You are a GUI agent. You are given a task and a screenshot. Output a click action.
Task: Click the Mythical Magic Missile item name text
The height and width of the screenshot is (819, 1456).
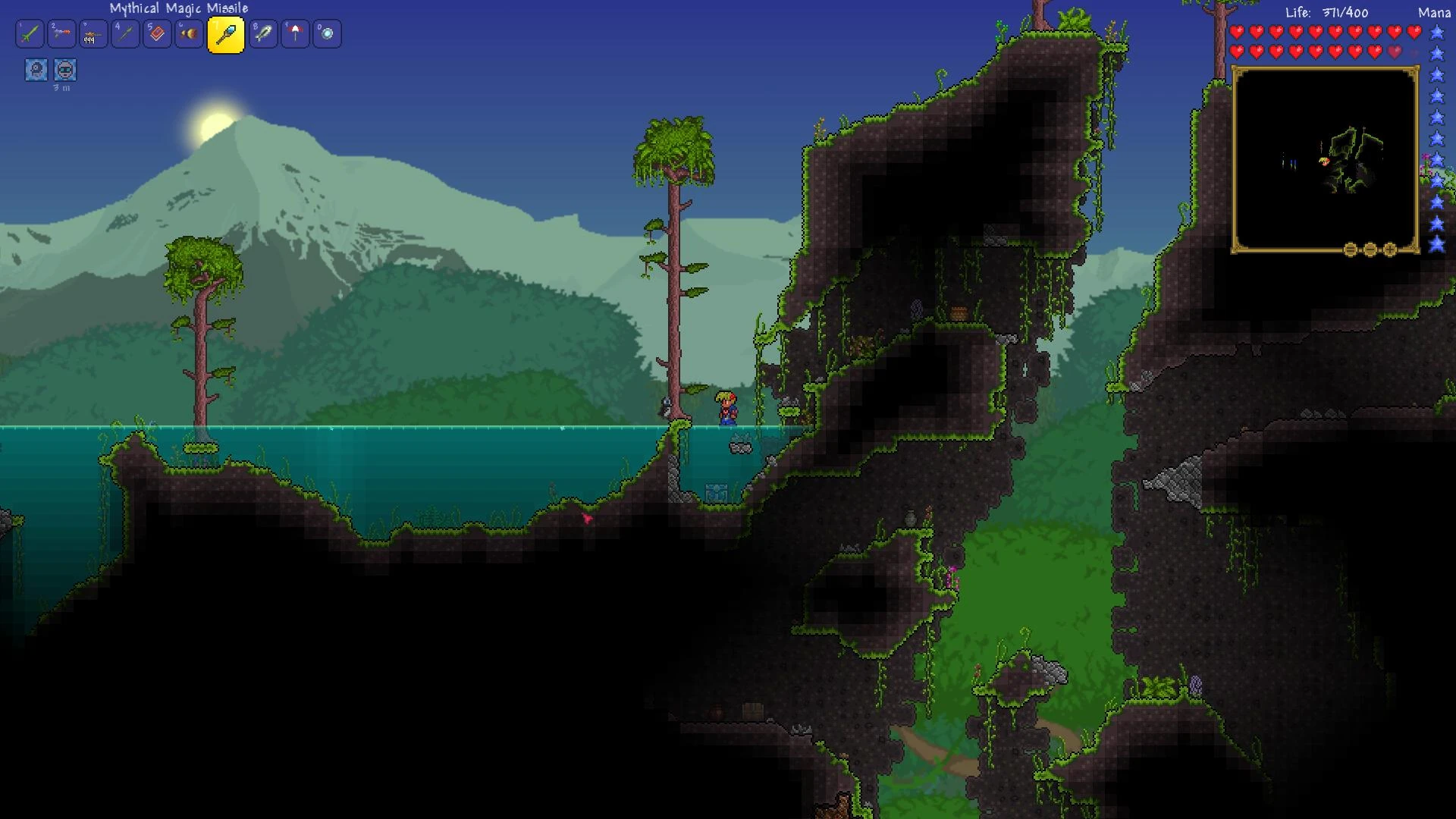(177, 8)
